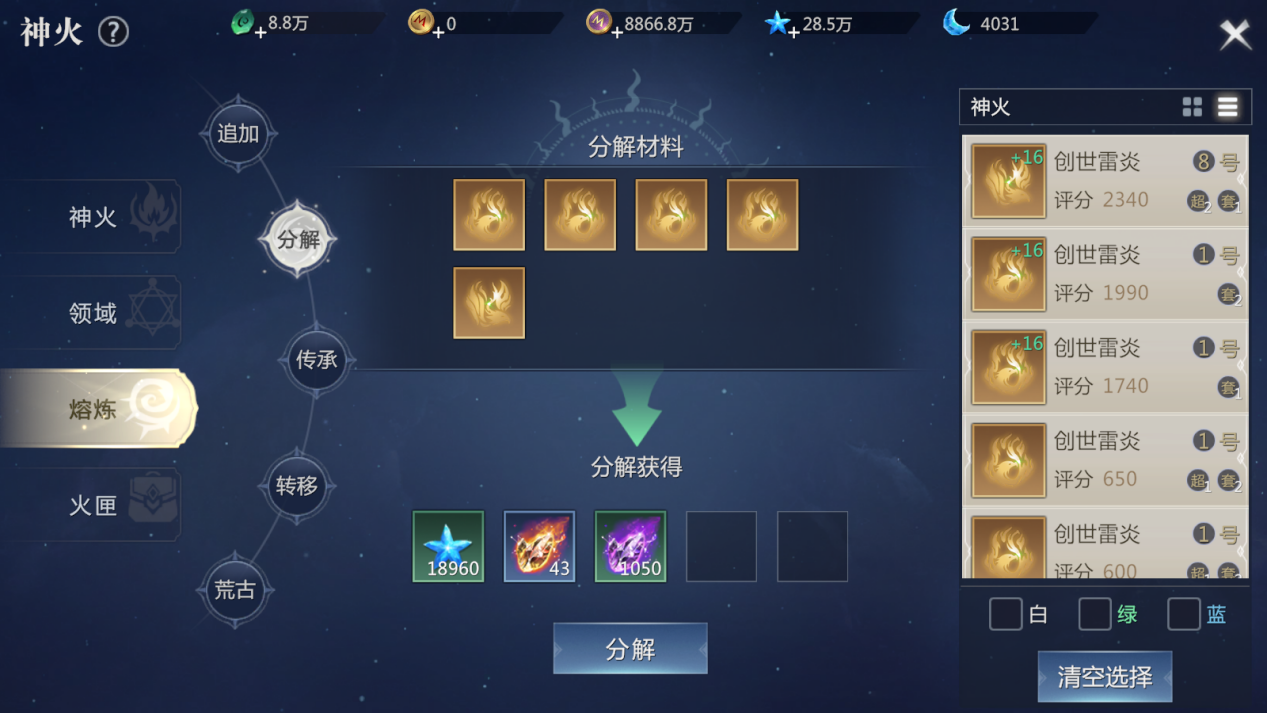Open the 火匣 side tab
Viewport: 1267px width, 713px height.
tap(95, 505)
